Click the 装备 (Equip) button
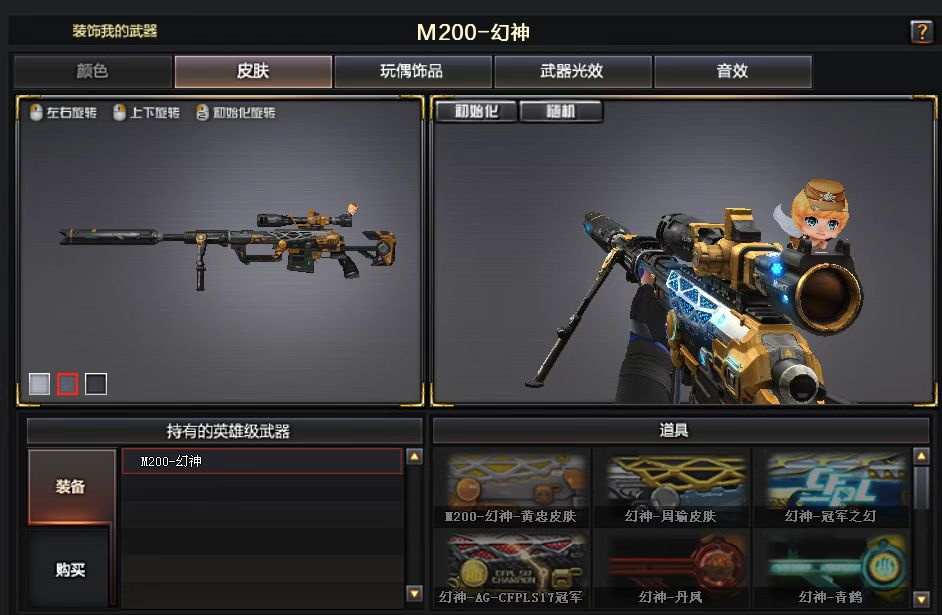Viewport: 942px width, 615px height. click(x=70, y=487)
